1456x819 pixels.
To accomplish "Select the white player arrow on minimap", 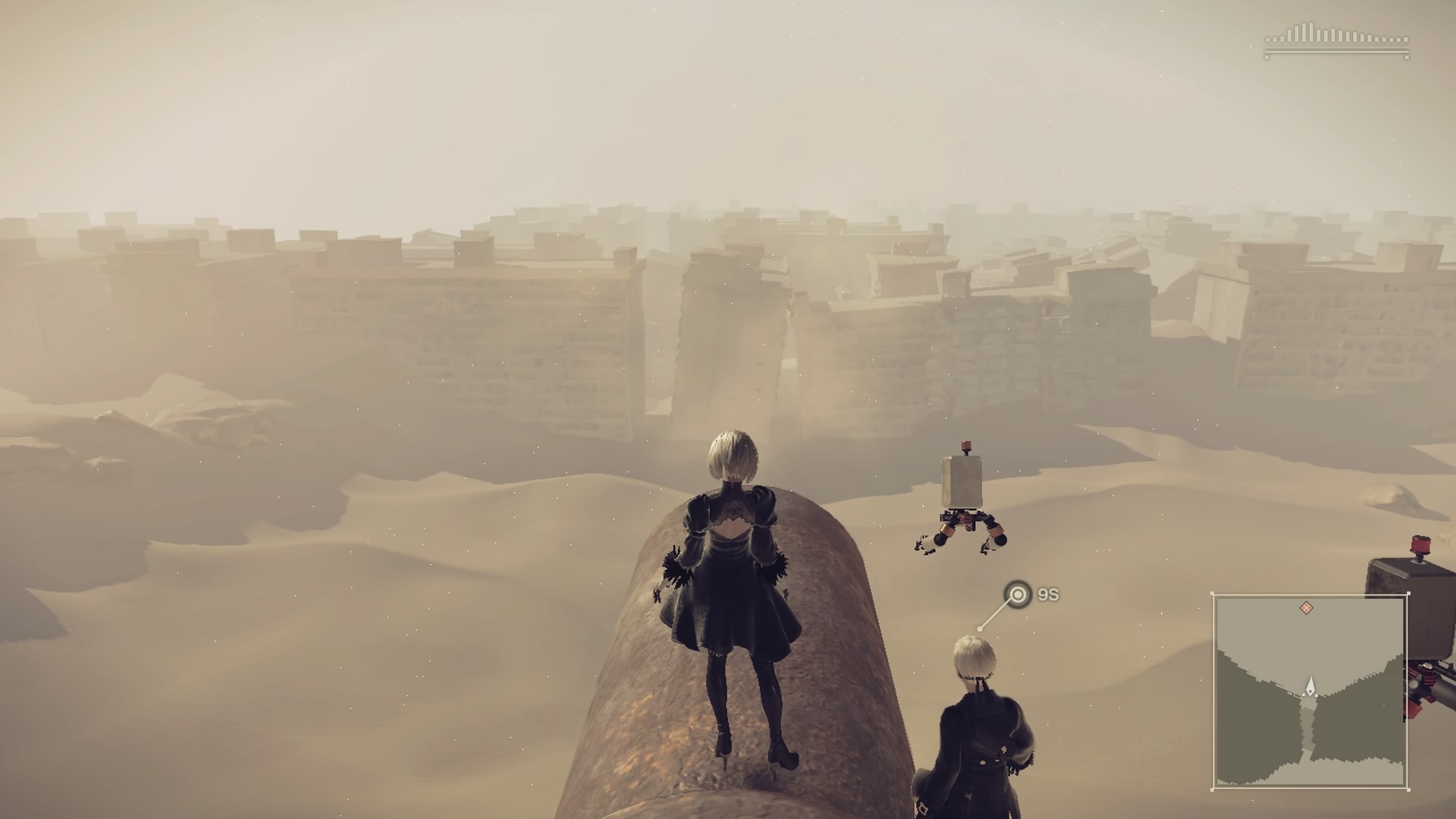I will (1310, 687).
